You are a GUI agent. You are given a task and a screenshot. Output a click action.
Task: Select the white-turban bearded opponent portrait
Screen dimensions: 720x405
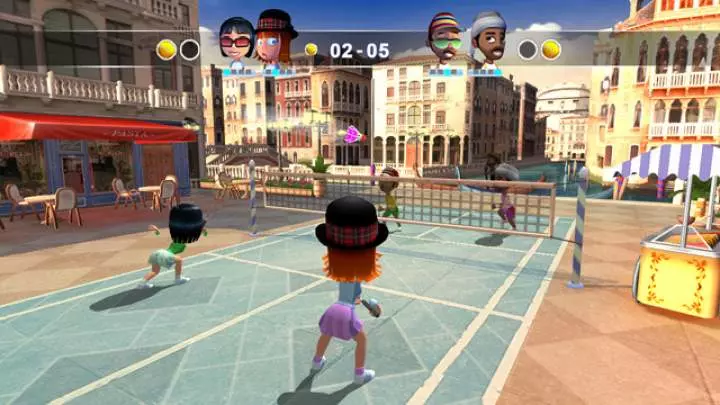pos(485,41)
